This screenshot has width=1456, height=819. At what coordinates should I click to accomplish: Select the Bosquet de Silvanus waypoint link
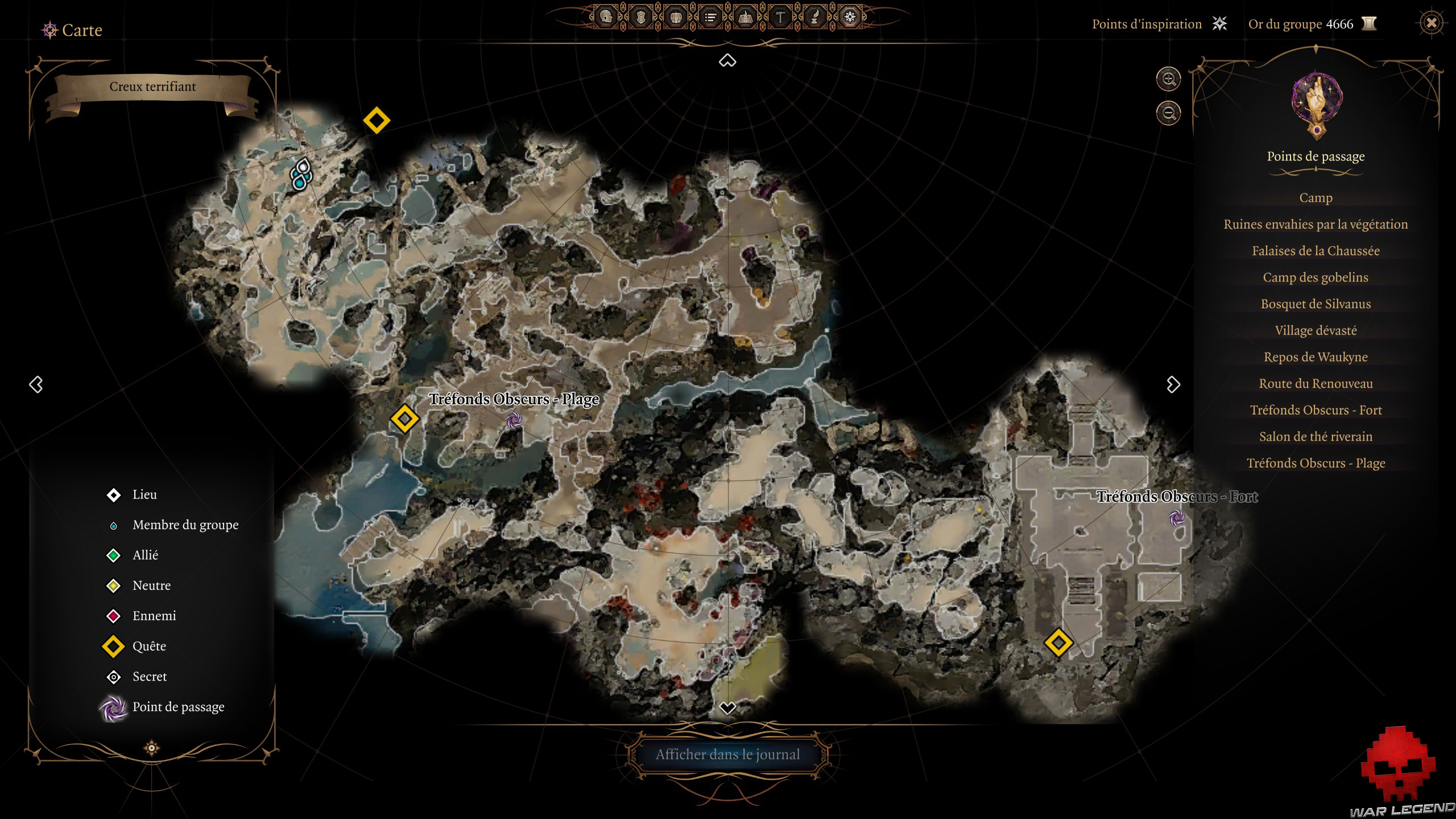pyautogui.click(x=1316, y=304)
